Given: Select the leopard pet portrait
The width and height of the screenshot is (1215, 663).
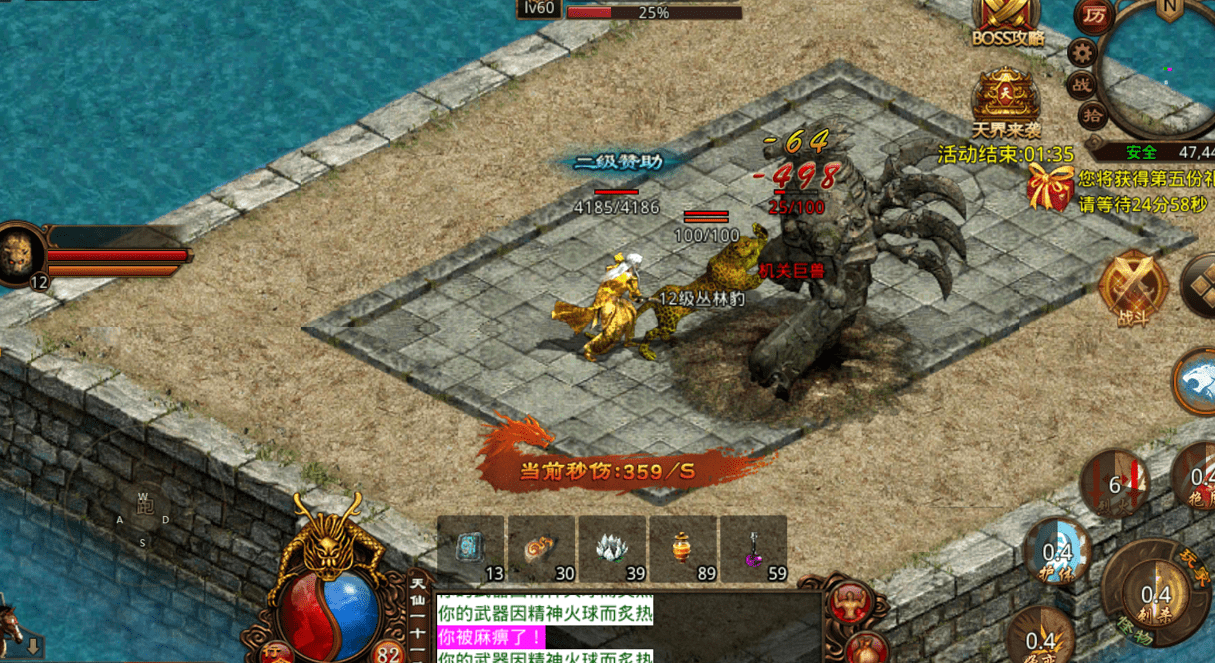Looking at the screenshot, I should (x=20, y=253).
